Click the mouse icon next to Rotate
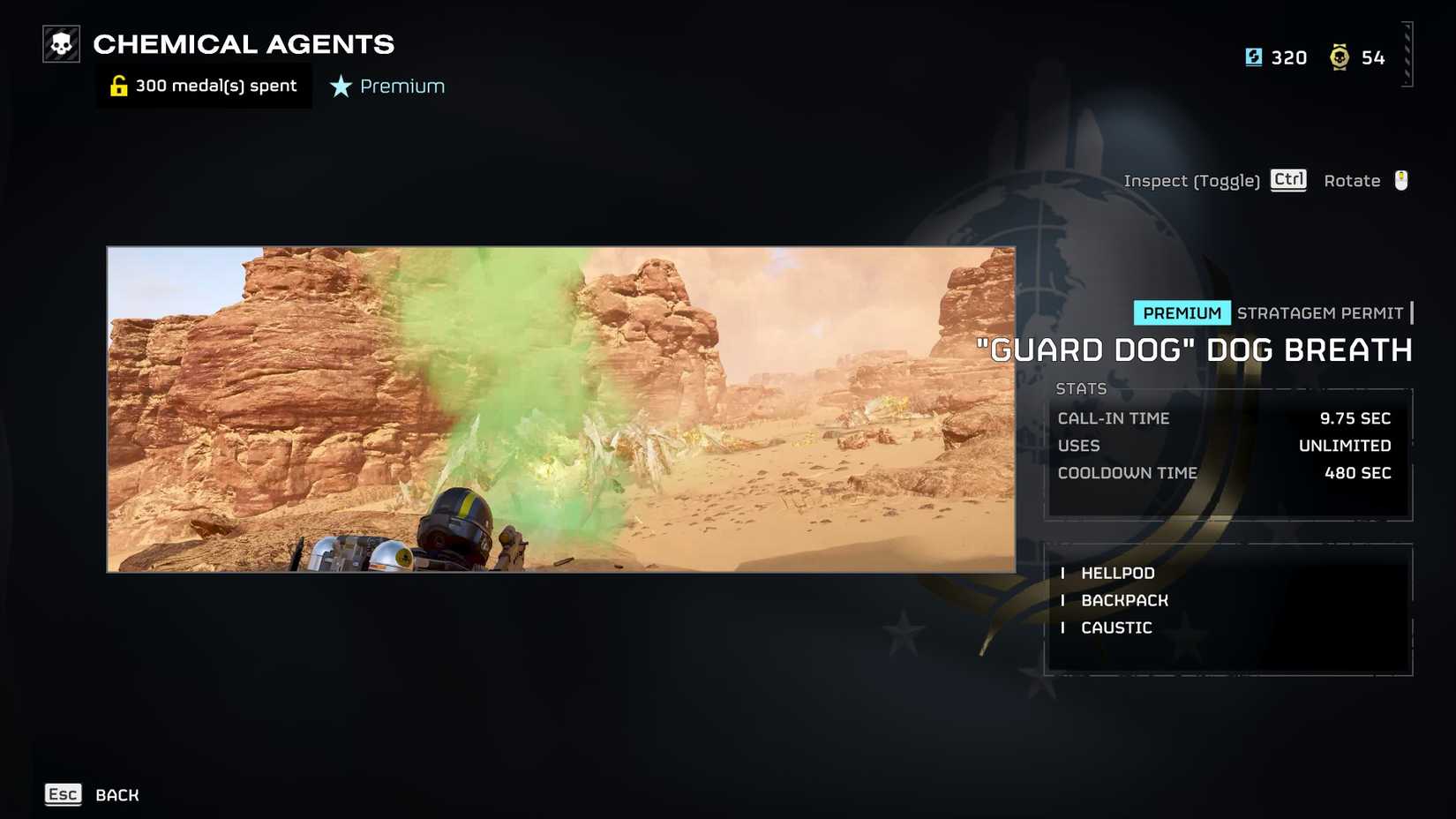 (1402, 180)
